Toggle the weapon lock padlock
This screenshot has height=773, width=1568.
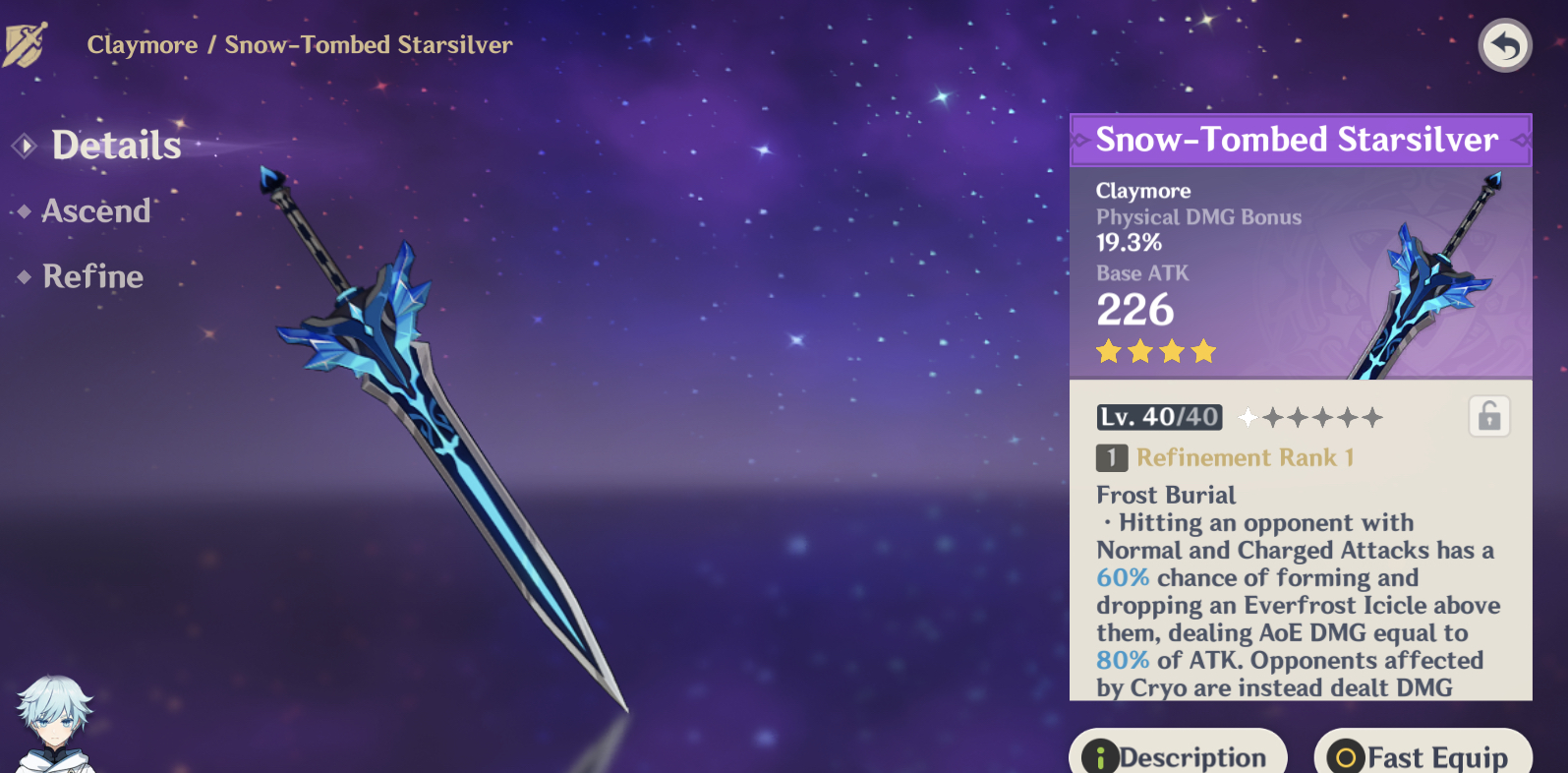tap(1488, 416)
